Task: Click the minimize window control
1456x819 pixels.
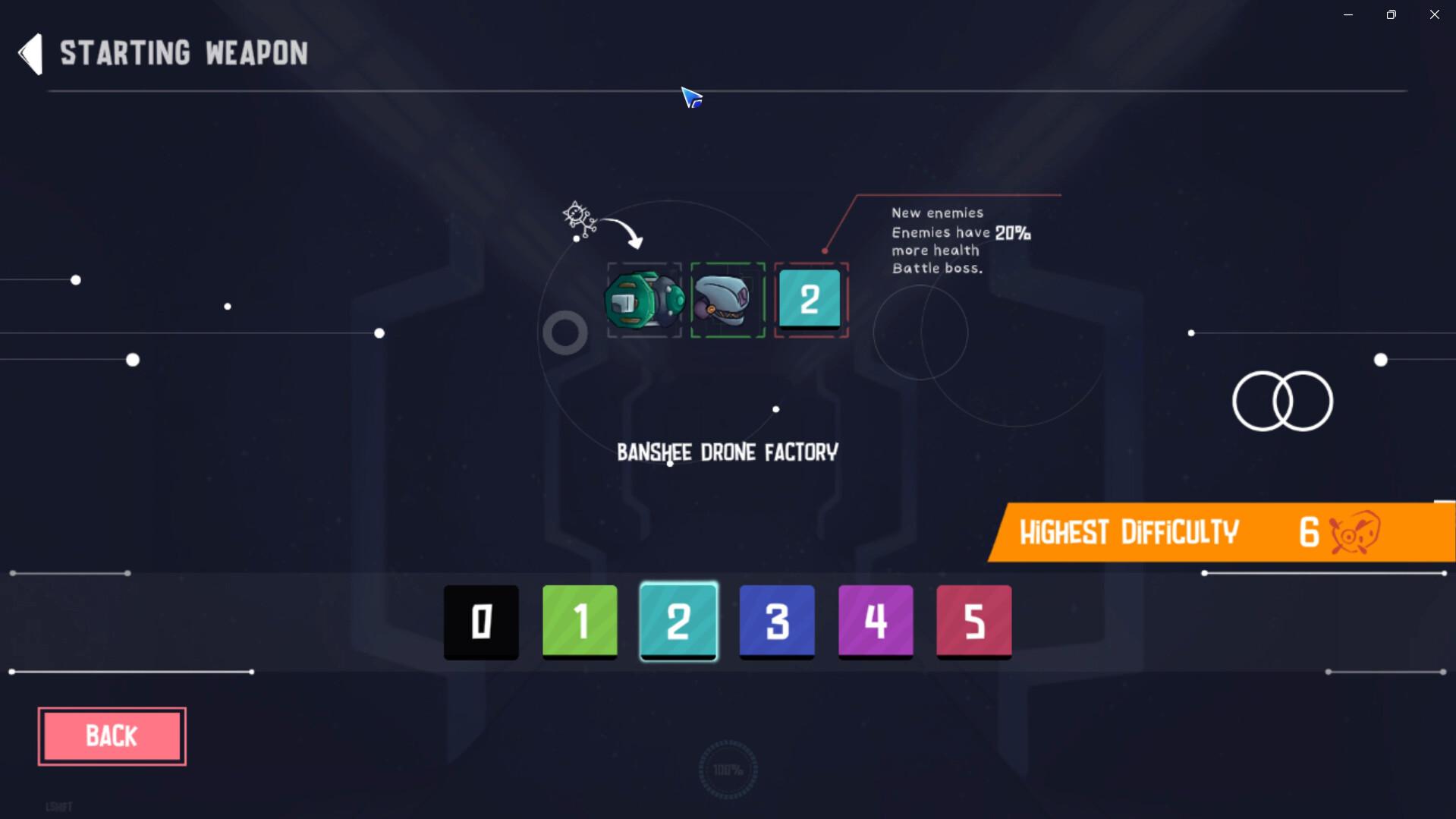Action: coord(1348,14)
